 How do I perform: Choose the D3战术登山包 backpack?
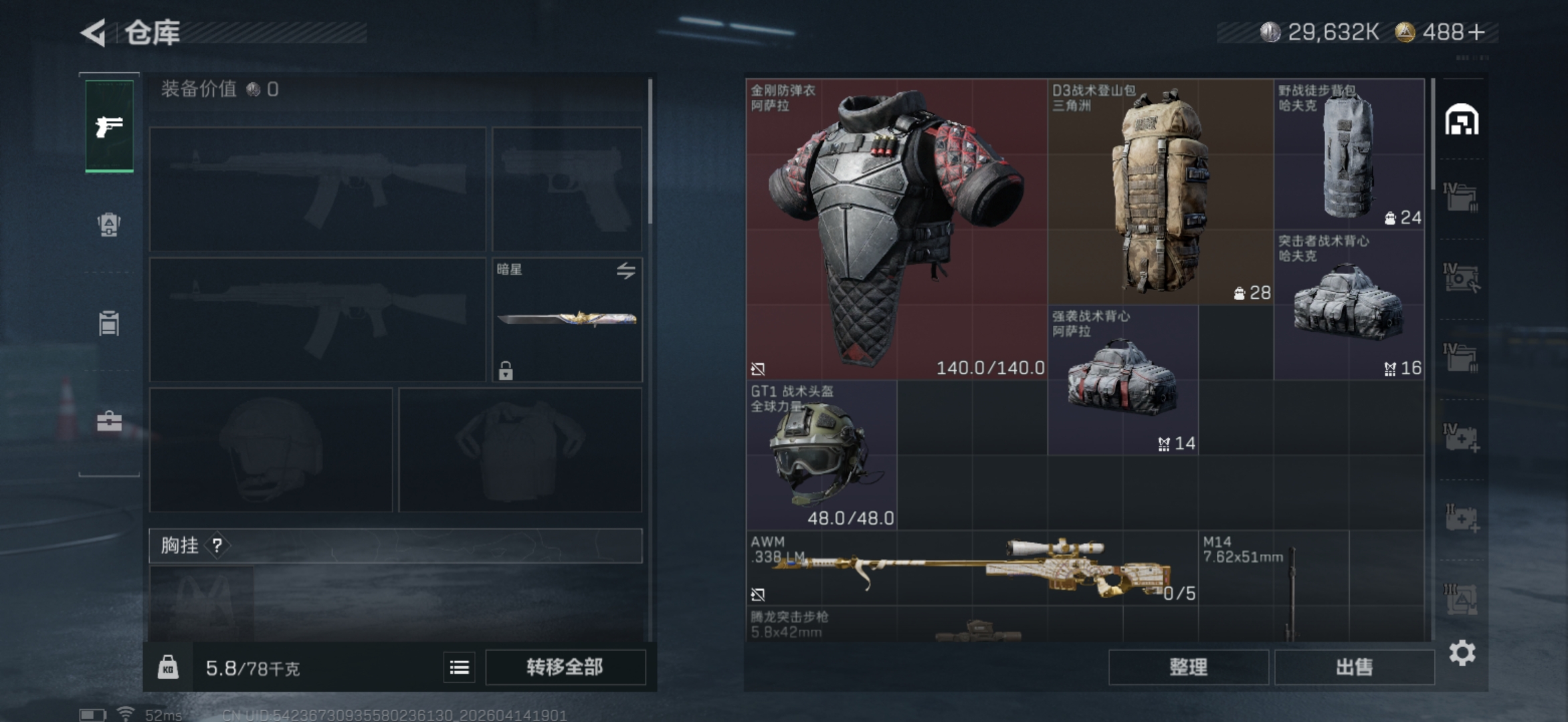(x=1160, y=192)
